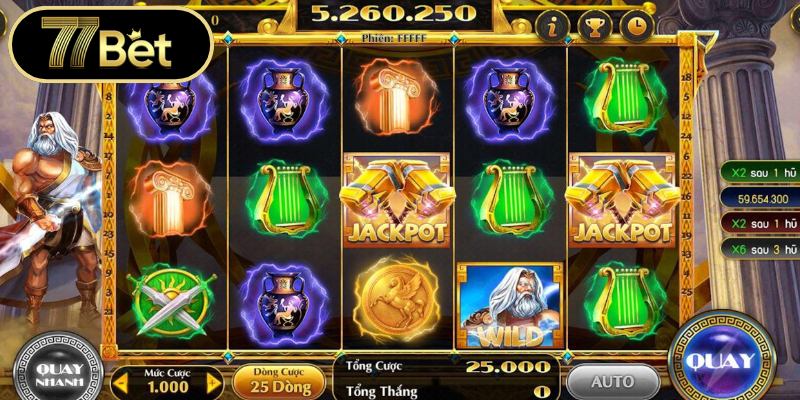Start a quick spin with QUAY NHANH
The width and height of the screenshot is (800, 400).
56,372
